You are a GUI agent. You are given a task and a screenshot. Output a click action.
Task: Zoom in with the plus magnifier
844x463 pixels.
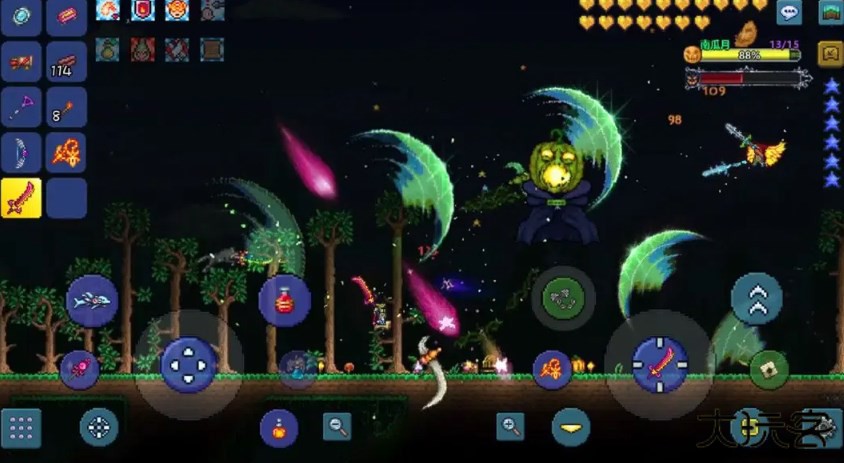[x=510, y=427]
